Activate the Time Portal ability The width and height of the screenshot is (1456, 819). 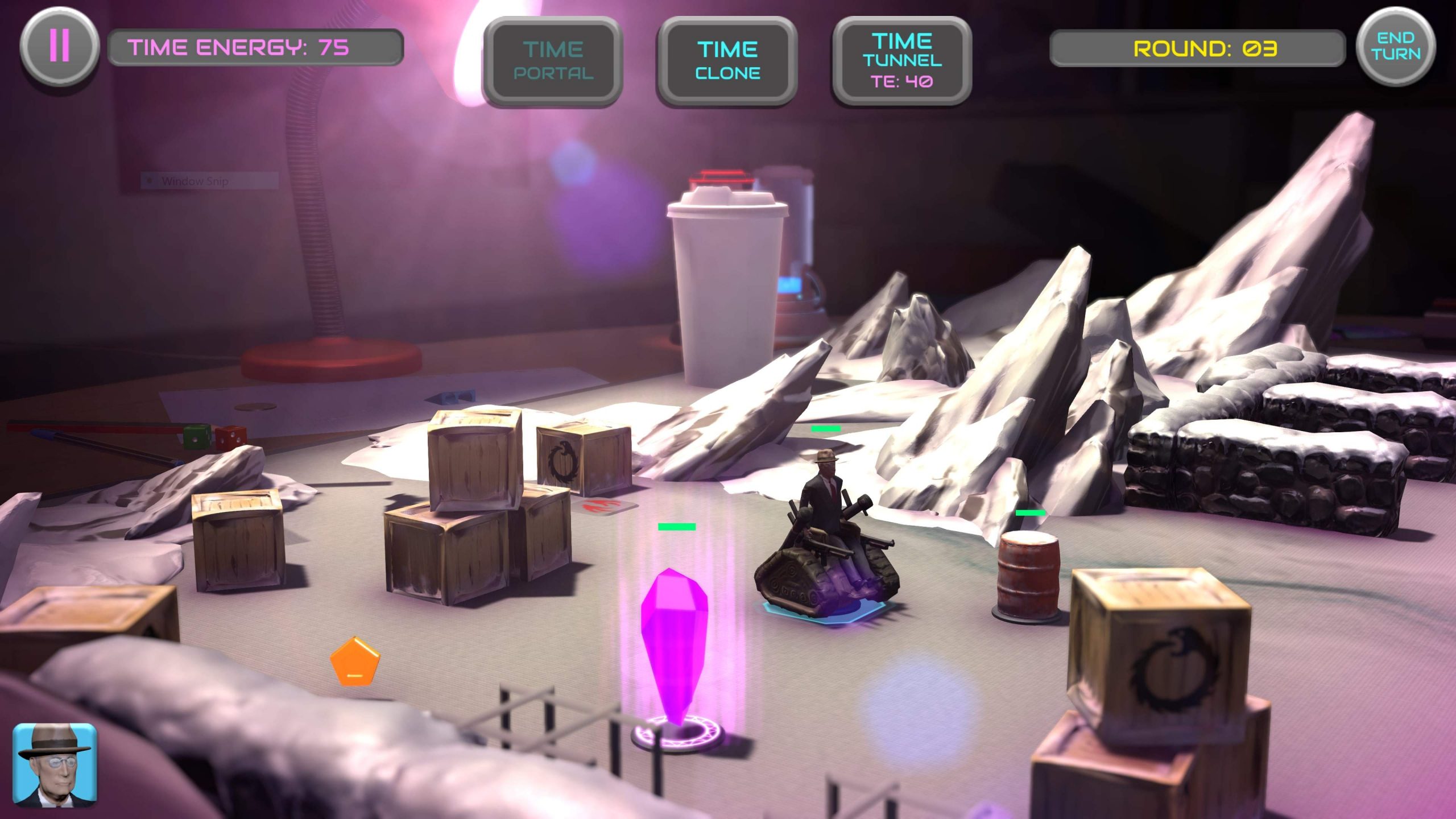tap(553, 61)
